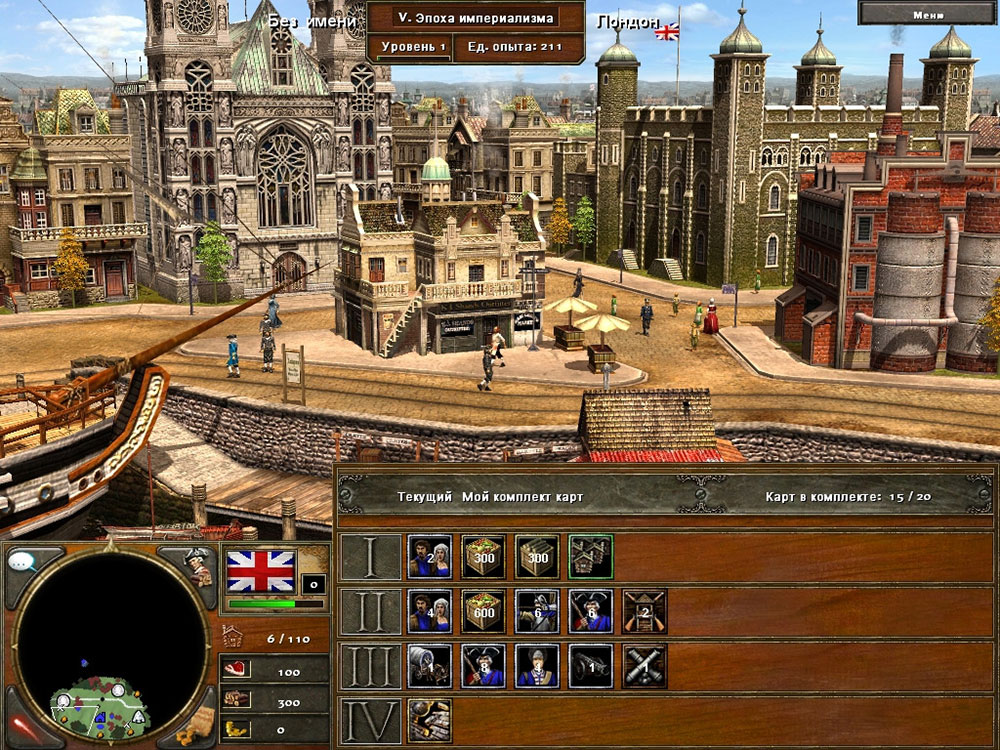Pick the 300 wood crate card

(537, 556)
